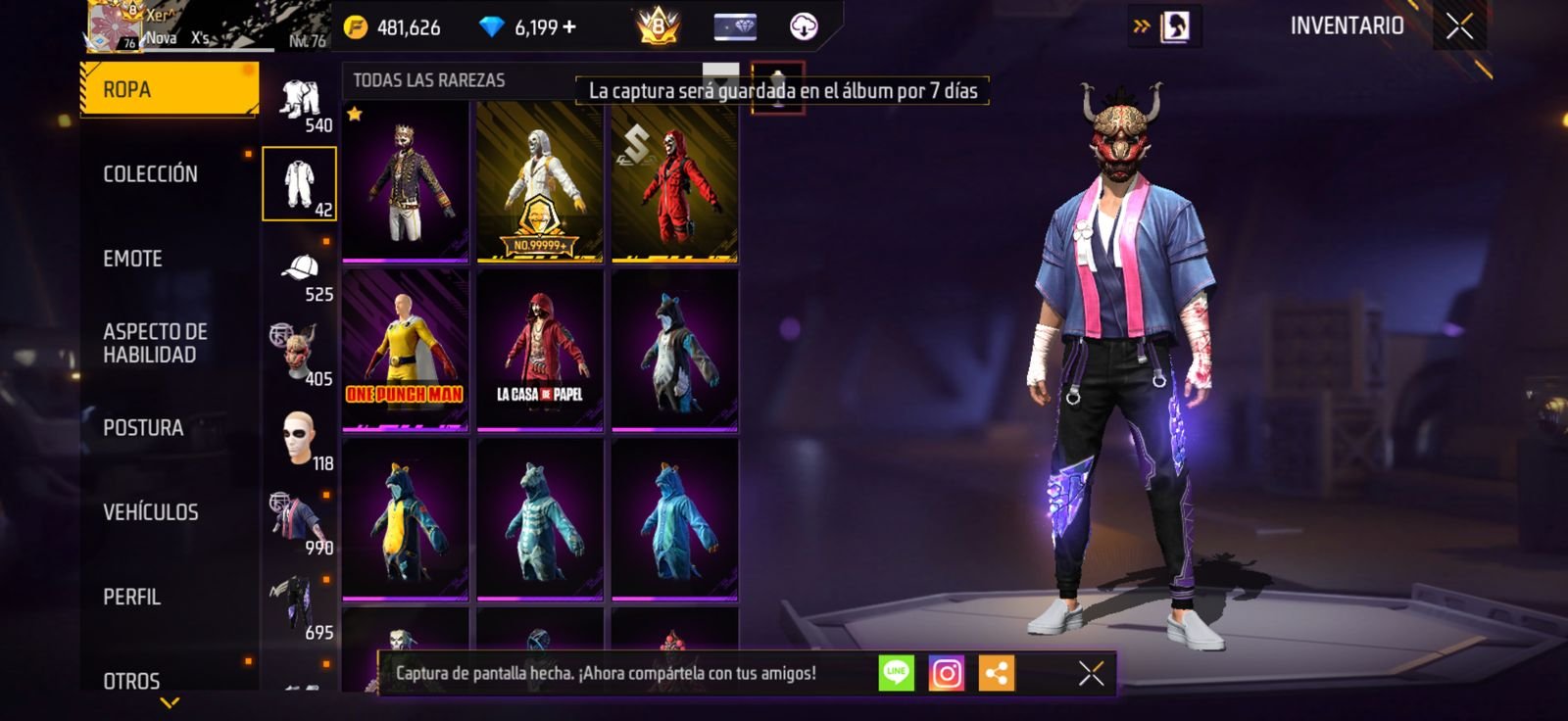The image size is (1568, 721).
Task: Choose the One Punch Man outfit
Action: click(x=405, y=351)
